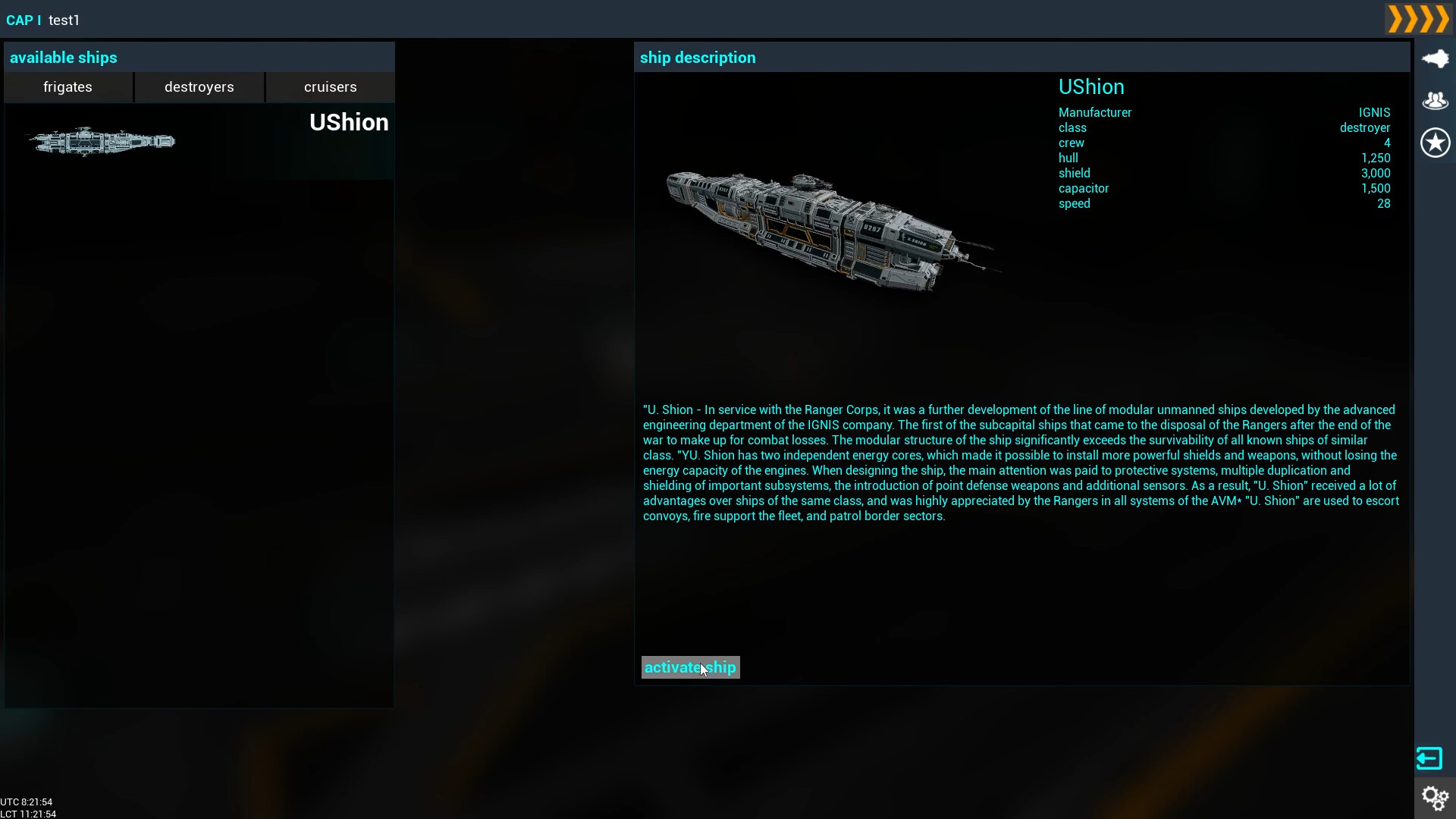Click the UTC clock at bottom left
The height and width of the screenshot is (819, 1456).
pyautogui.click(x=27, y=802)
